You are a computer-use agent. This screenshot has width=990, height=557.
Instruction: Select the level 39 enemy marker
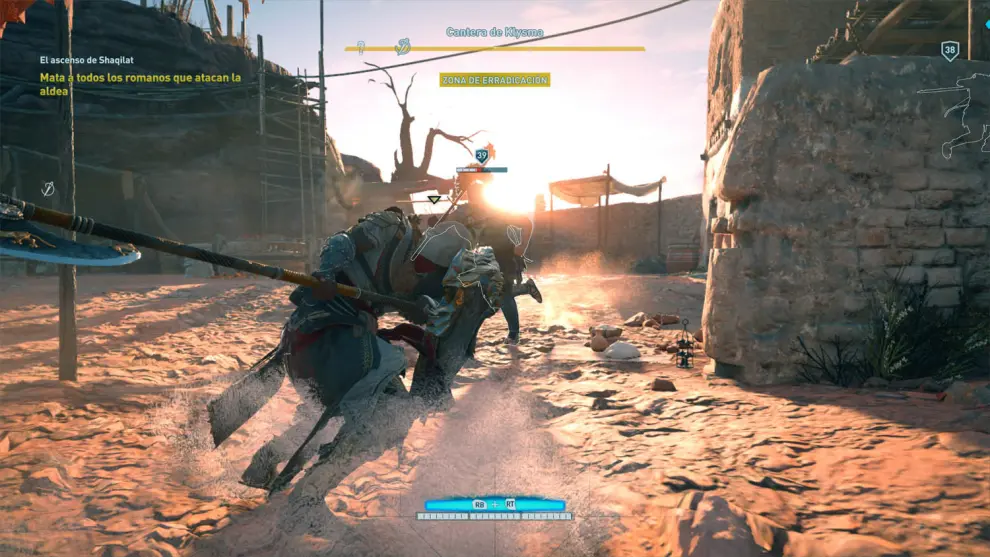click(x=482, y=155)
